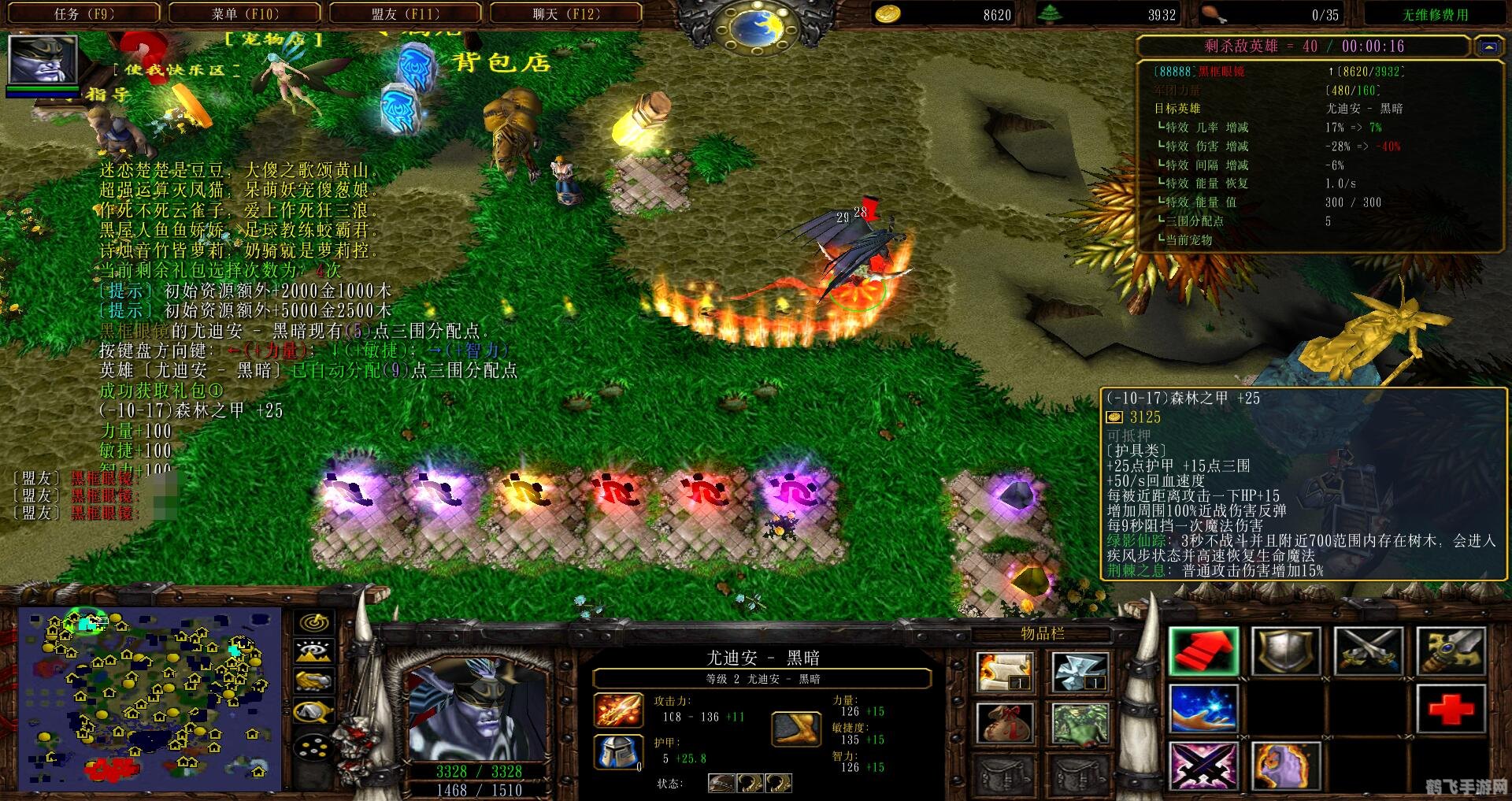Open the 聊天 (F12) chat menu

(565, 13)
